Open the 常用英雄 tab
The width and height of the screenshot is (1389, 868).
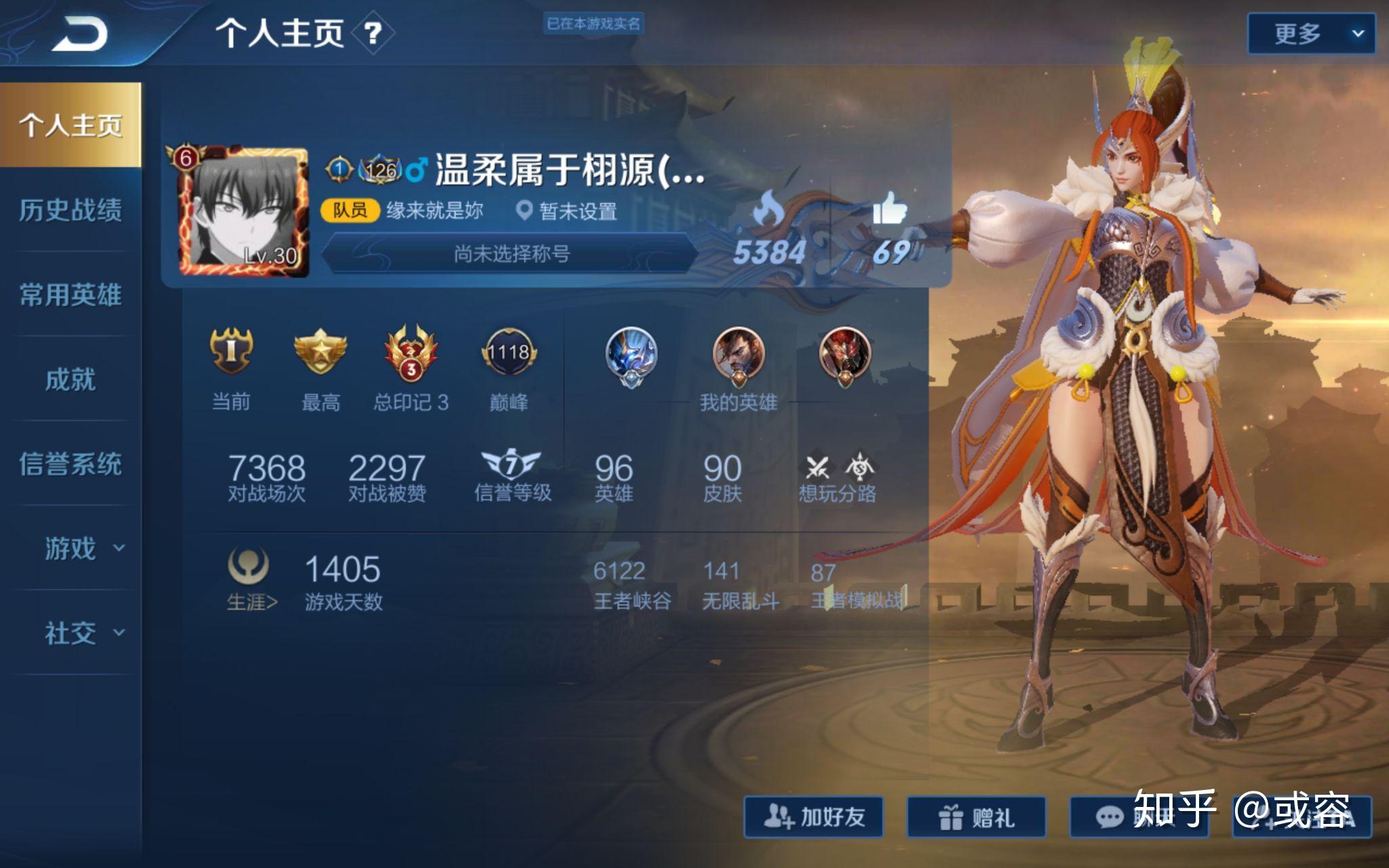pos(71,295)
